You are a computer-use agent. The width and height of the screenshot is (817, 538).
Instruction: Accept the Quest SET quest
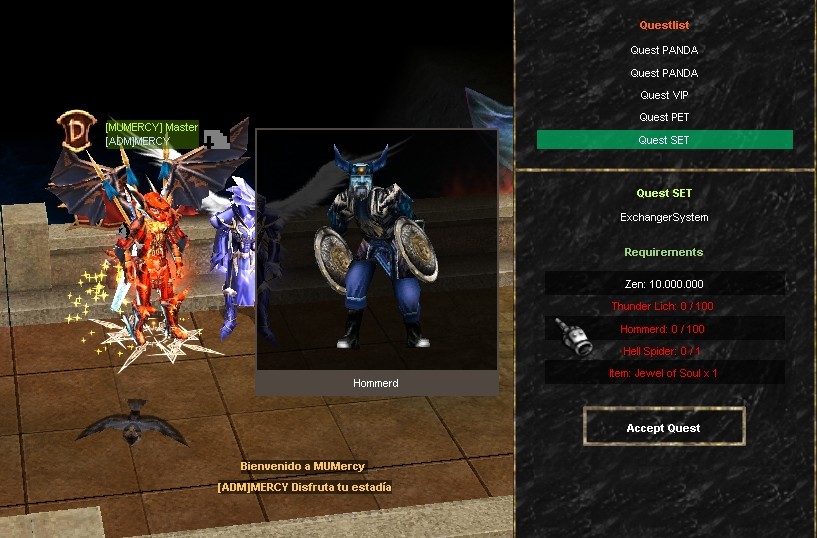pyautogui.click(x=663, y=427)
